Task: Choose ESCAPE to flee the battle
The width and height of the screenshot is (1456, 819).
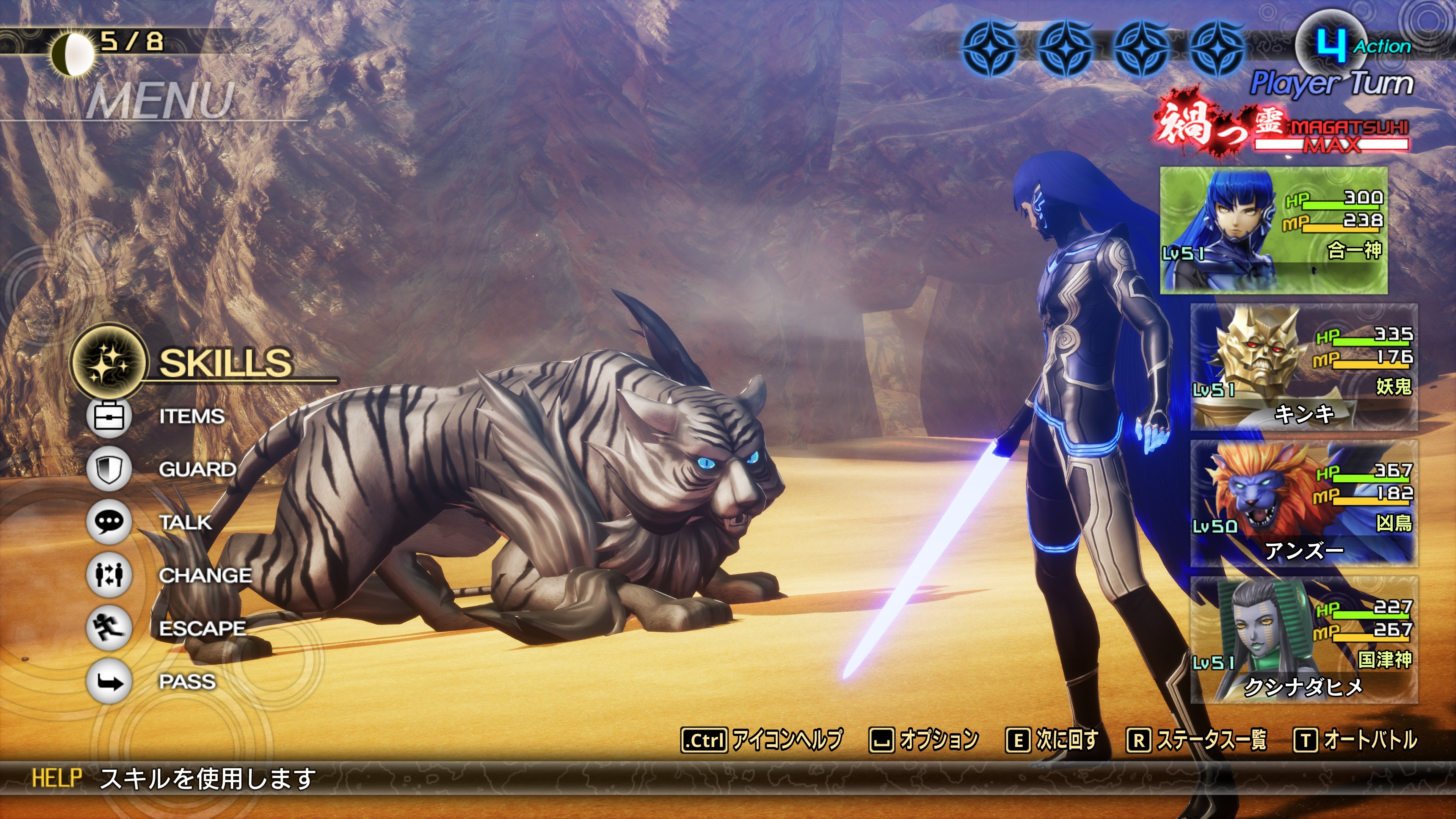Action: [x=202, y=629]
